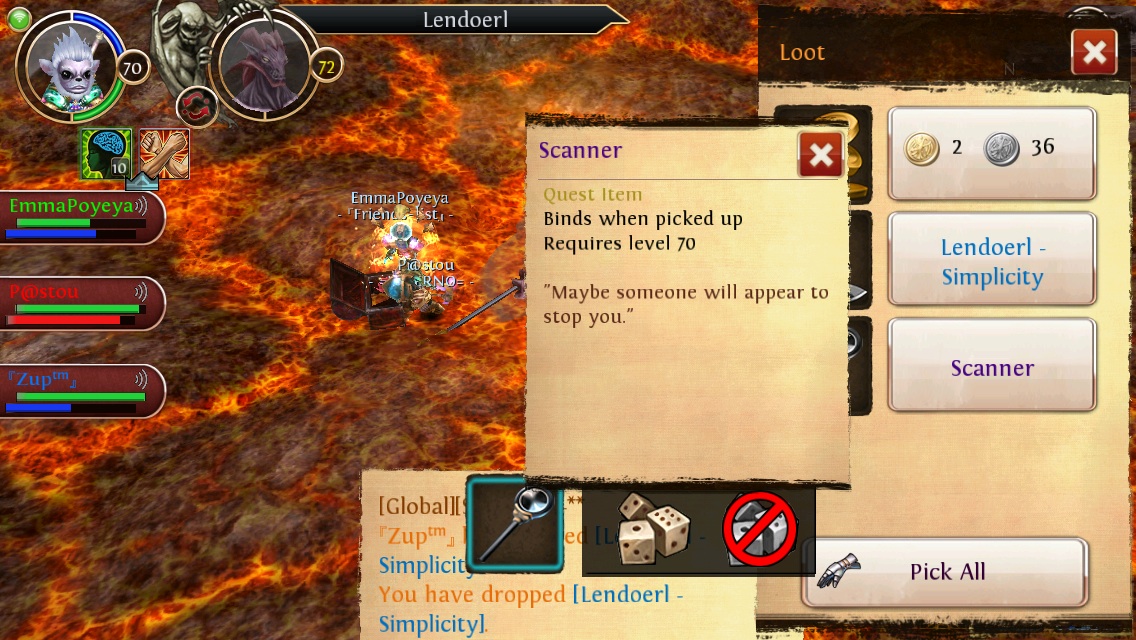Roll the dice for the Scanner

coord(649,529)
